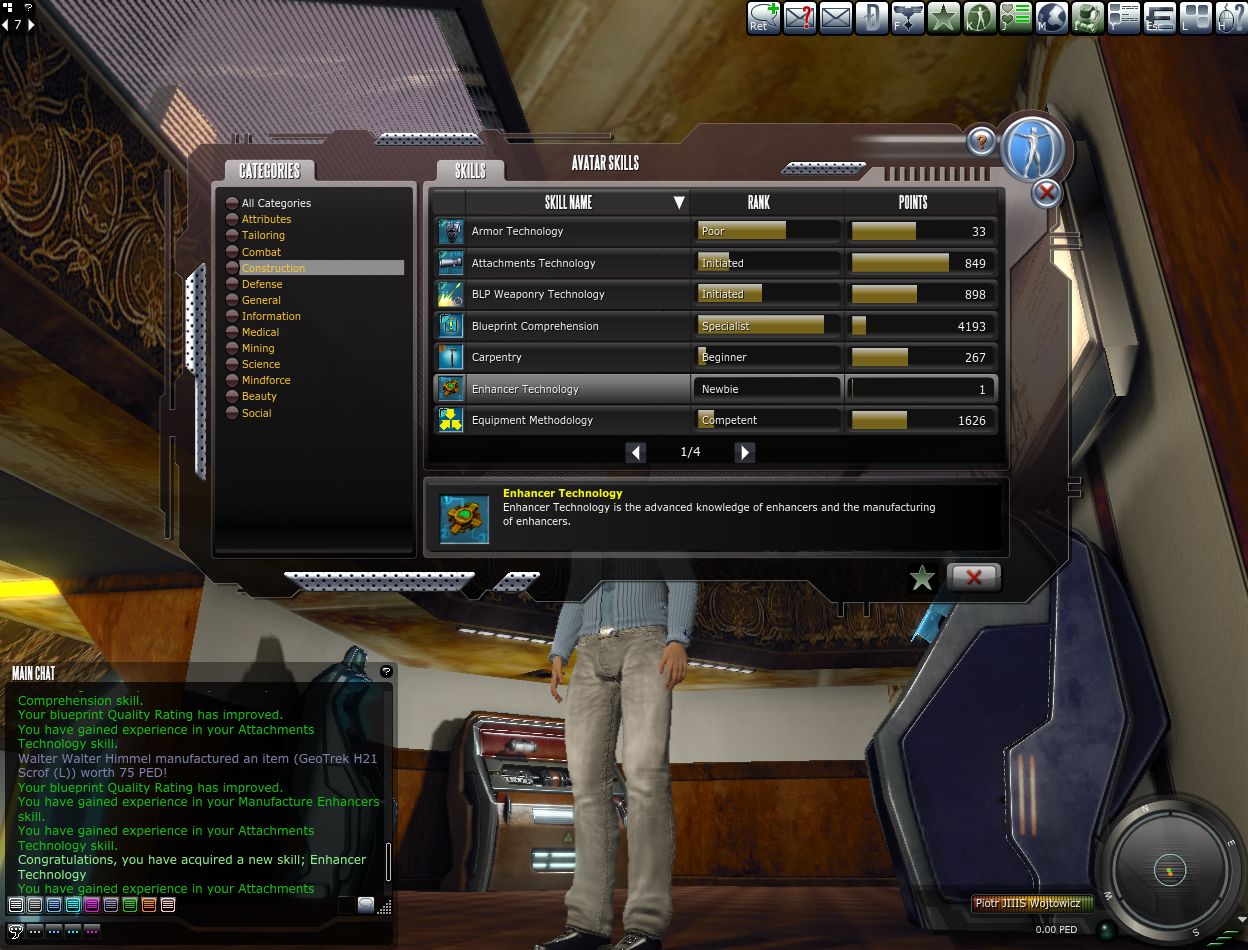Sort by the Skill Name column header
1248x950 pixels.
tap(568, 203)
